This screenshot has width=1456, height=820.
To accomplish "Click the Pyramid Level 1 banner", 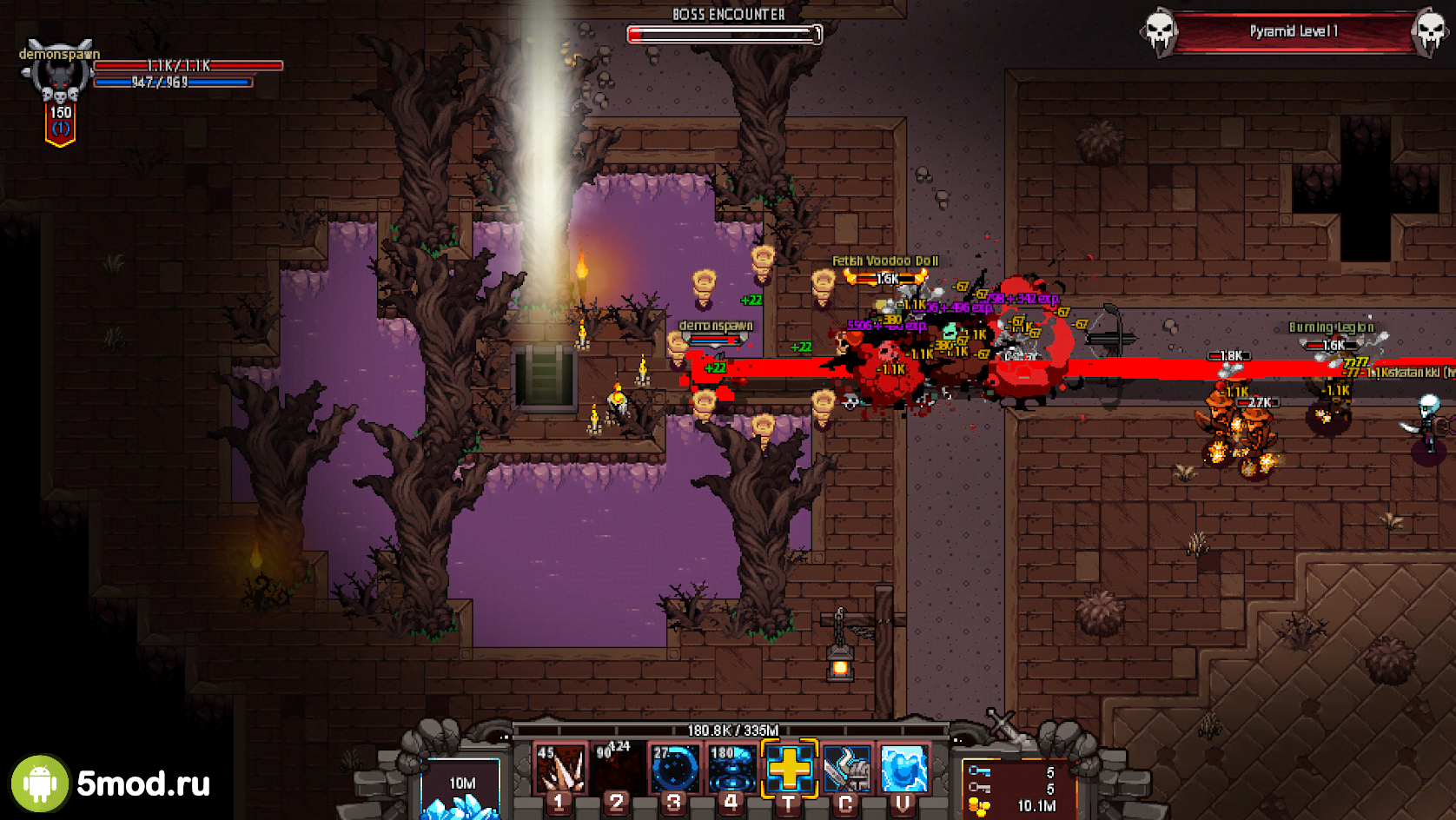I will tap(1294, 32).
